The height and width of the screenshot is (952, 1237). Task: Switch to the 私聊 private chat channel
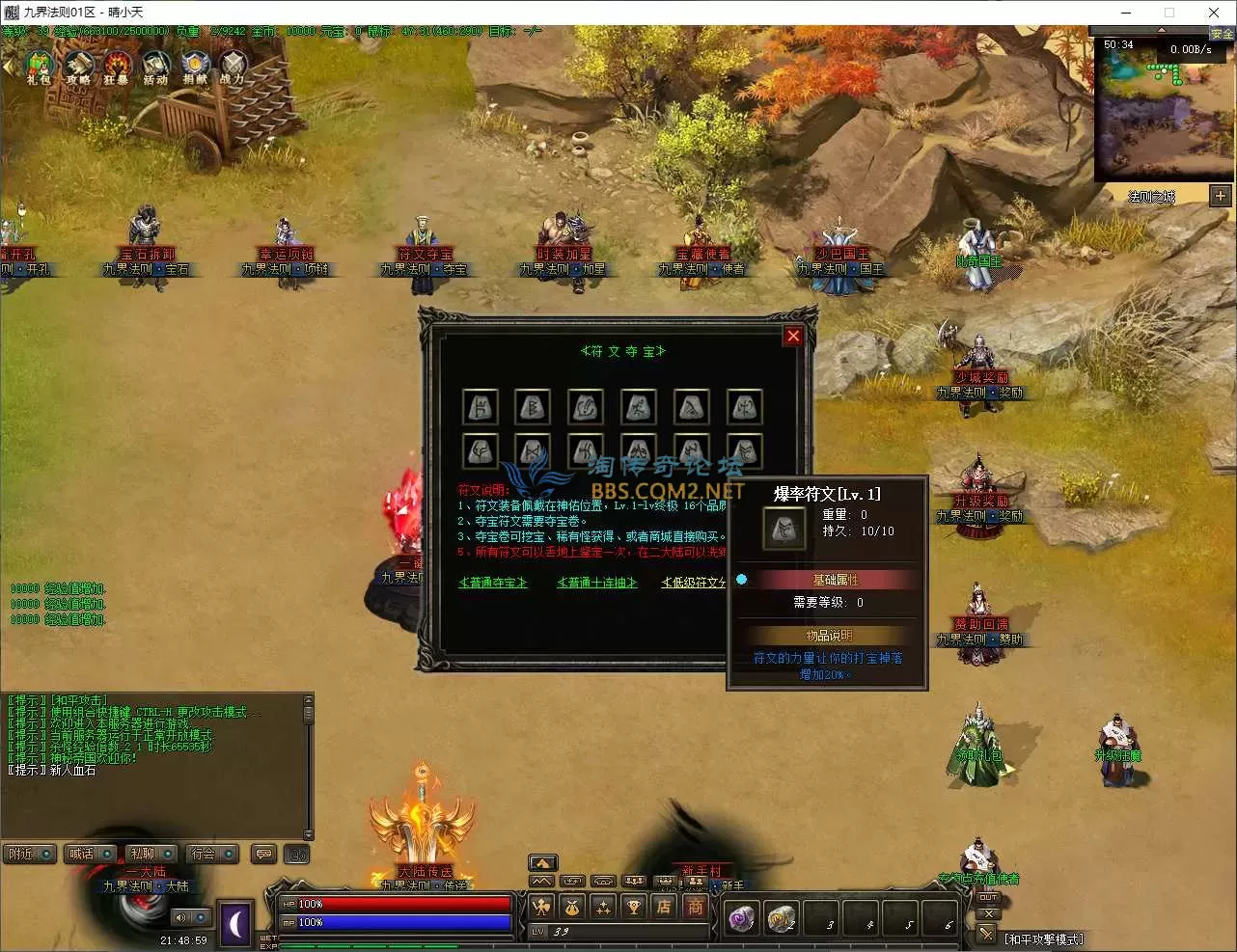[151, 854]
